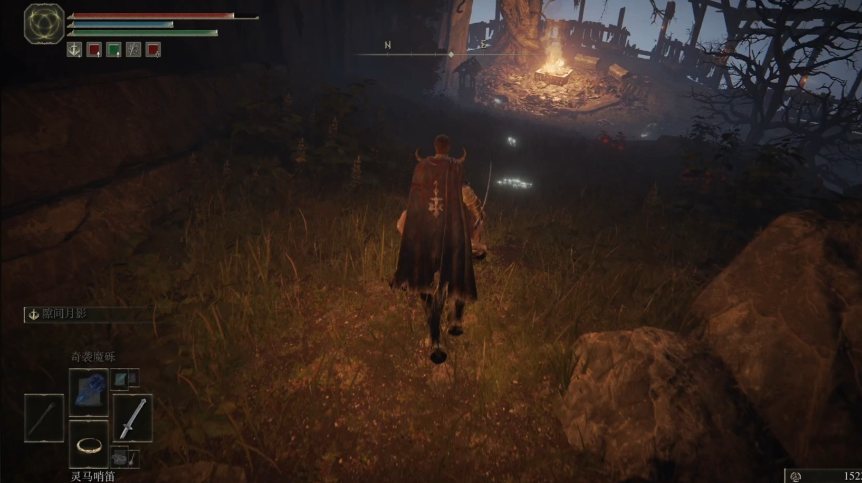Screen dimensions: 862x483
Task: Select the left-hand staff weapon slot
Action: tap(44, 417)
